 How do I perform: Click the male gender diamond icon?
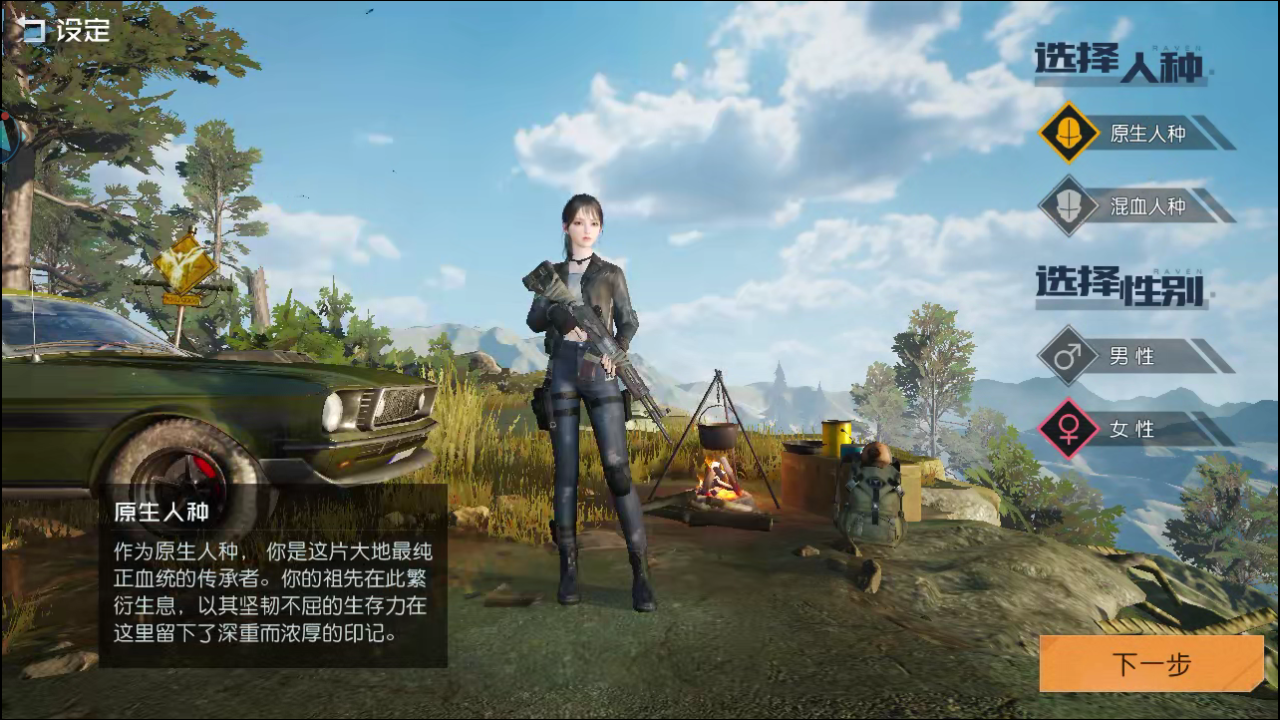coord(1069,357)
